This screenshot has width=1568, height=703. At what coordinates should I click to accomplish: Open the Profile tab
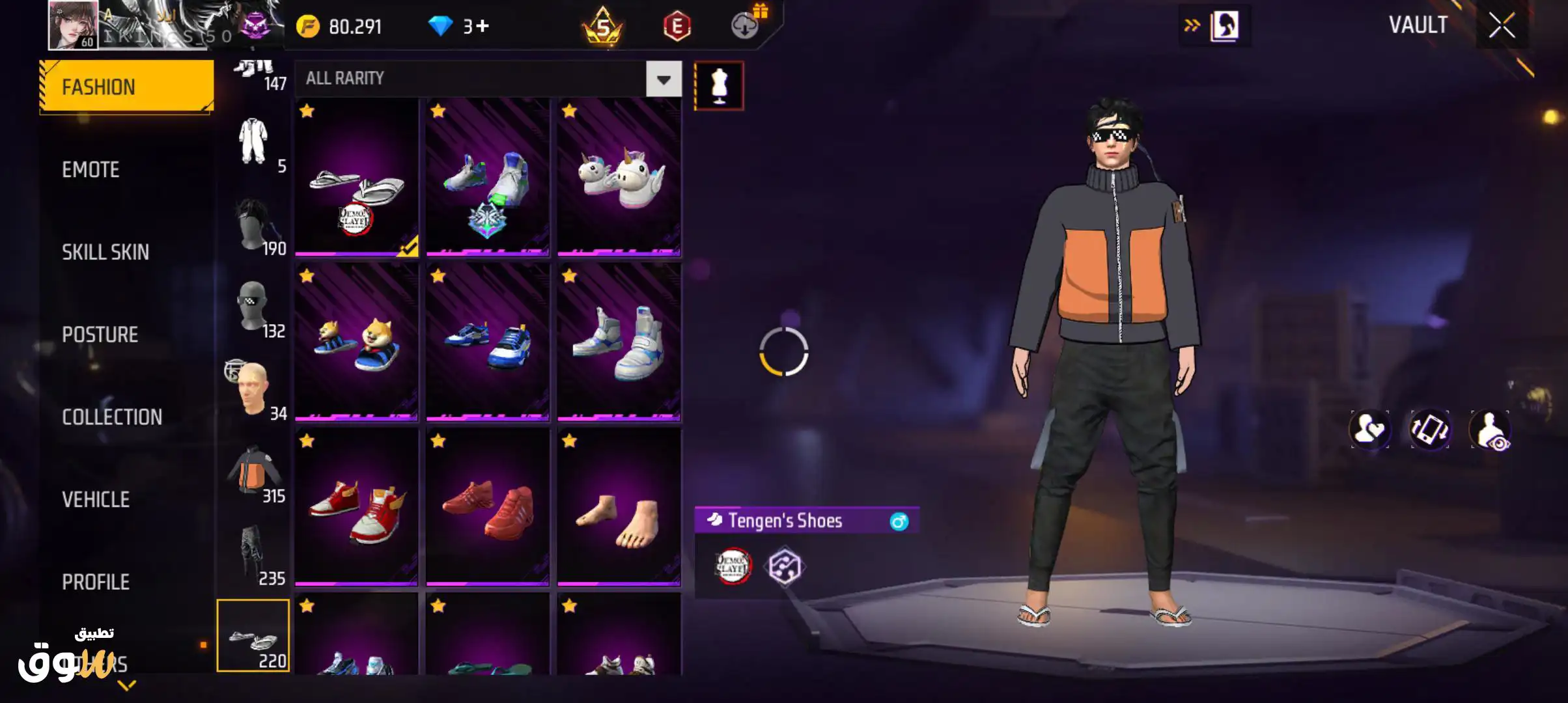coord(96,581)
